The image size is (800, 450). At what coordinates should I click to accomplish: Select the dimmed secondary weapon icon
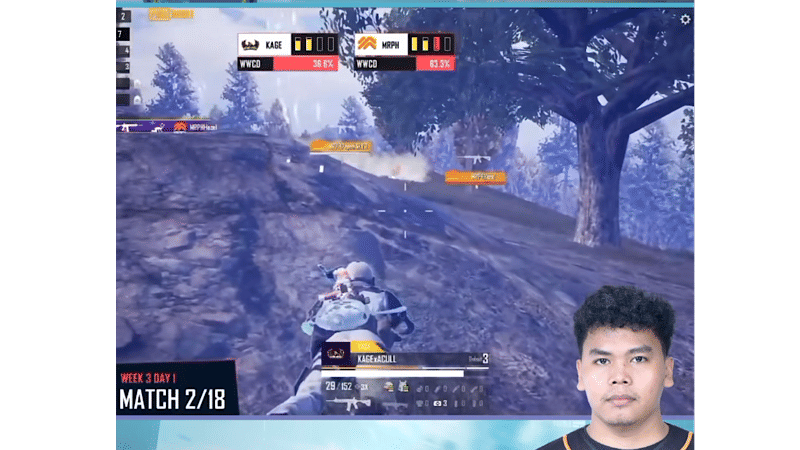(x=394, y=403)
